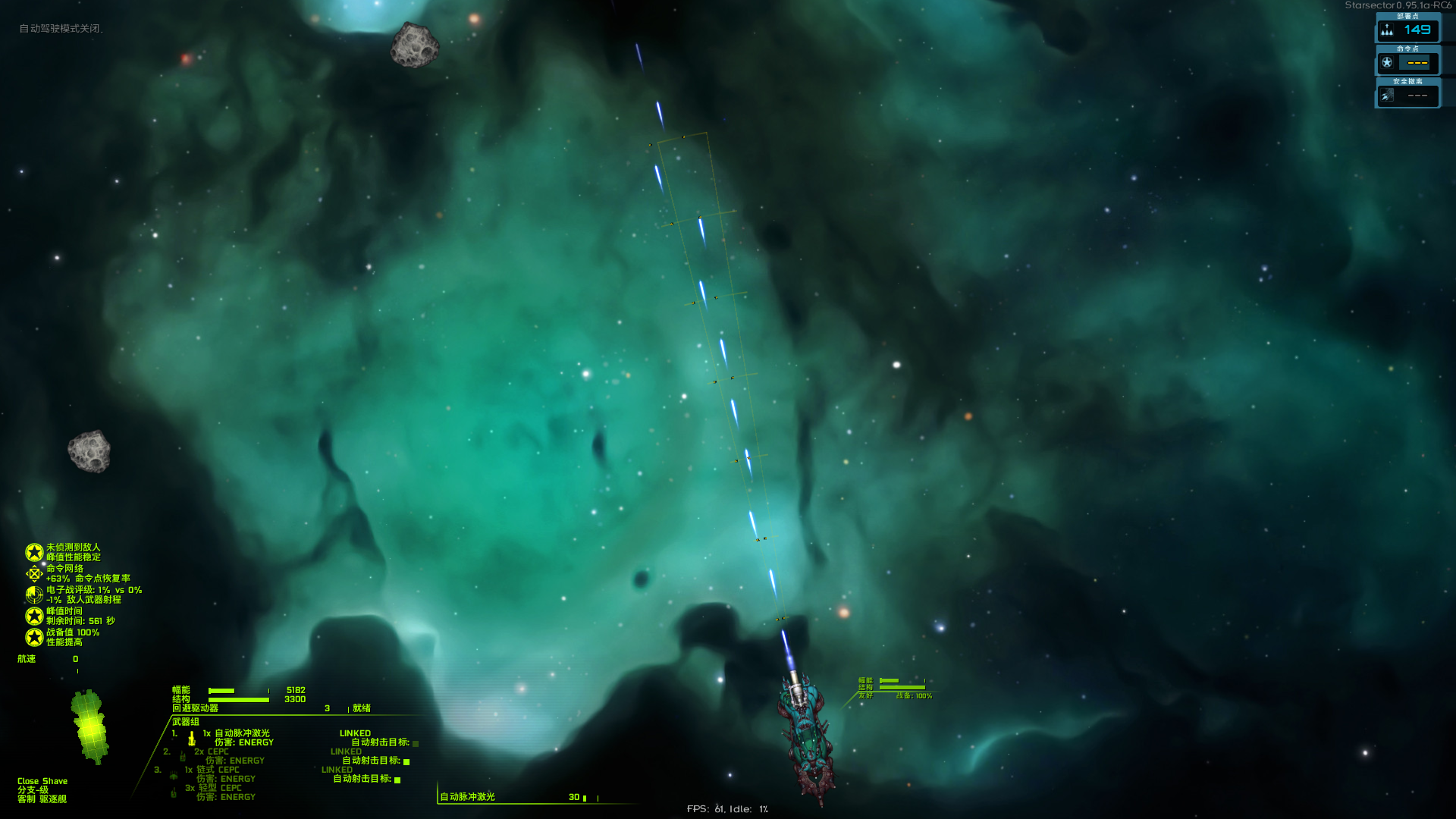Screen dimensions: 1456x819
Task: Select weapon group 3 链式 CEPC
Action: [x=218, y=770]
